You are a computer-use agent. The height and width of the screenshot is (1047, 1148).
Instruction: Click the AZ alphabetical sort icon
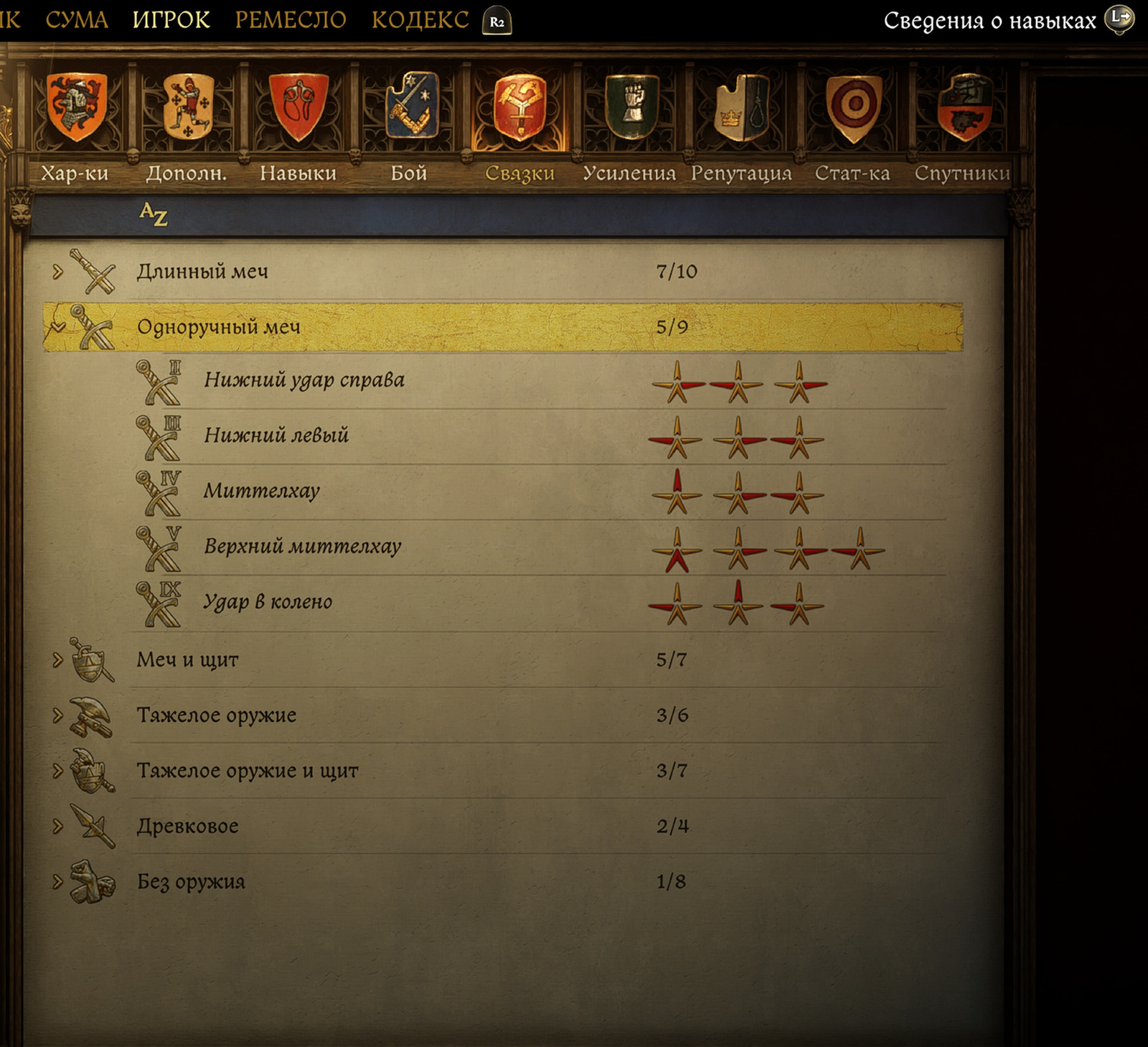point(153,214)
